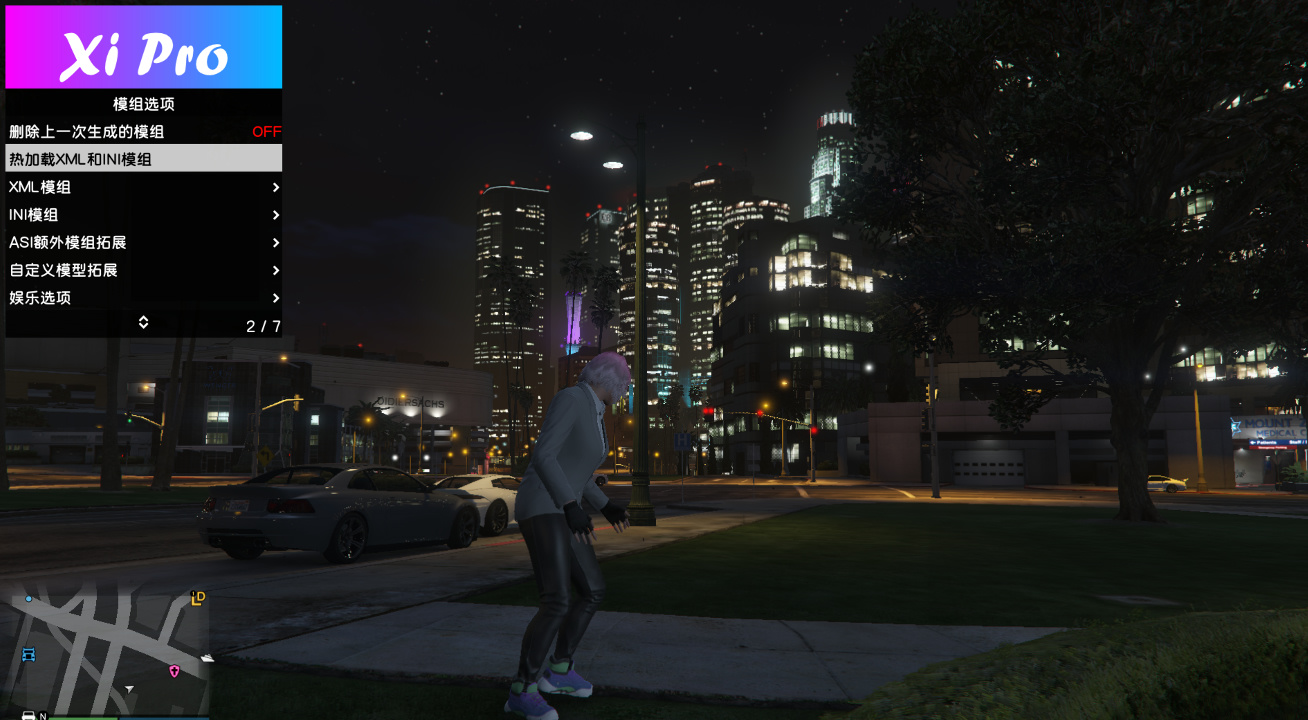1308x720 pixels.
Task: Select the highlighted 热加载XML和INI模组 entry
Action: [143, 158]
